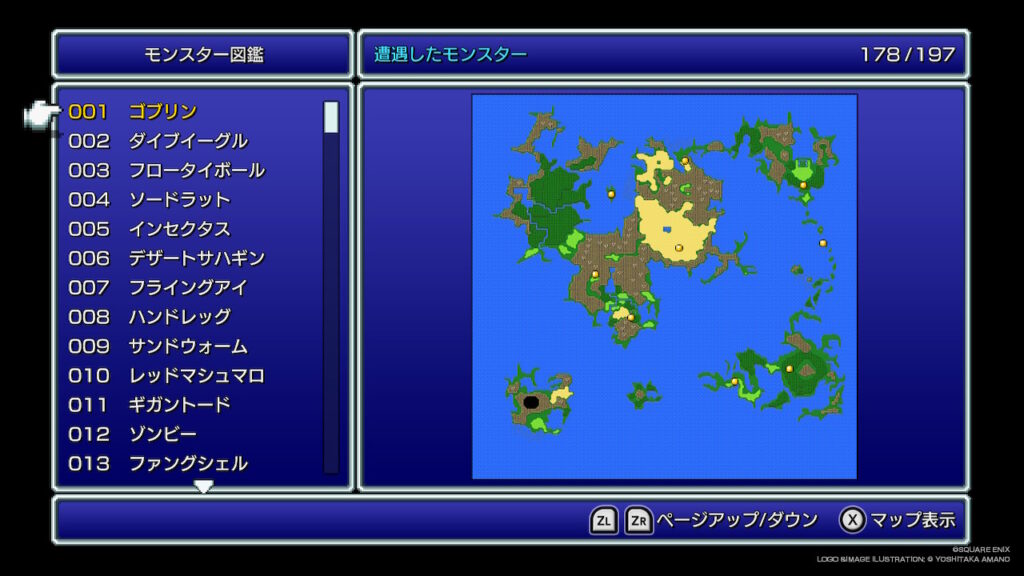Image resolution: width=1024 pixels, height=576 pixels.
Task: Open entry 008 ハンドレッグ
Action: (x=179, y=317)
